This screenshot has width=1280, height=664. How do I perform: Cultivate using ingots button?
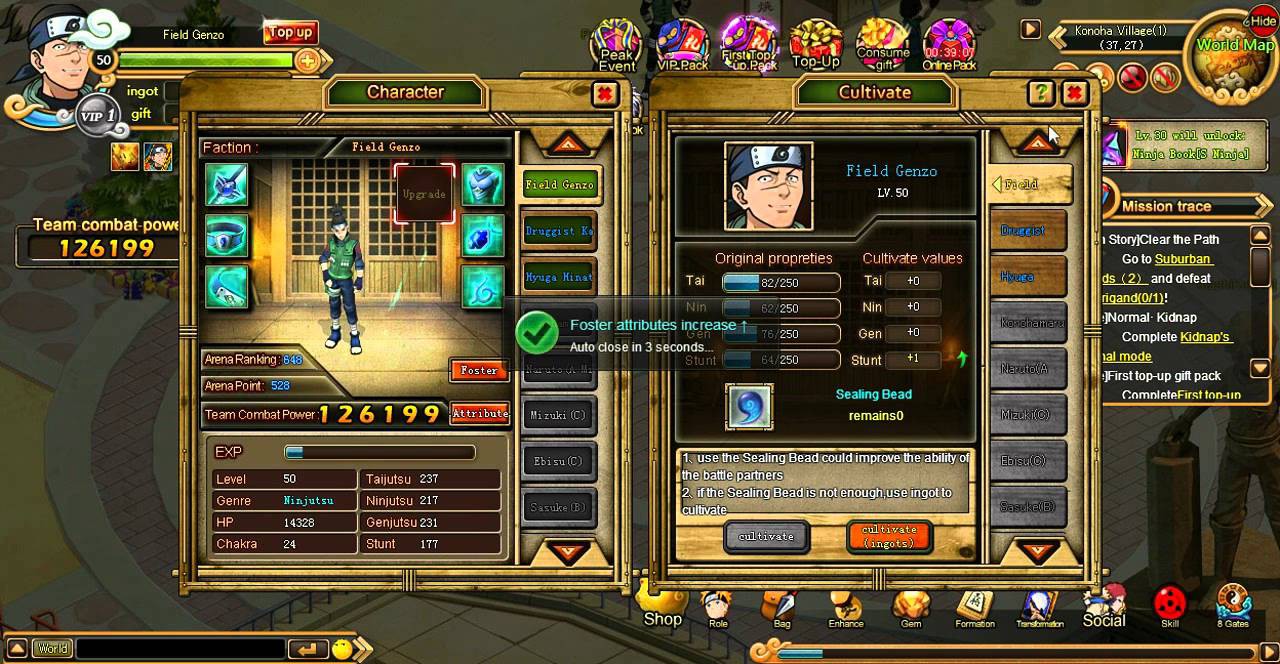point(889,536)
